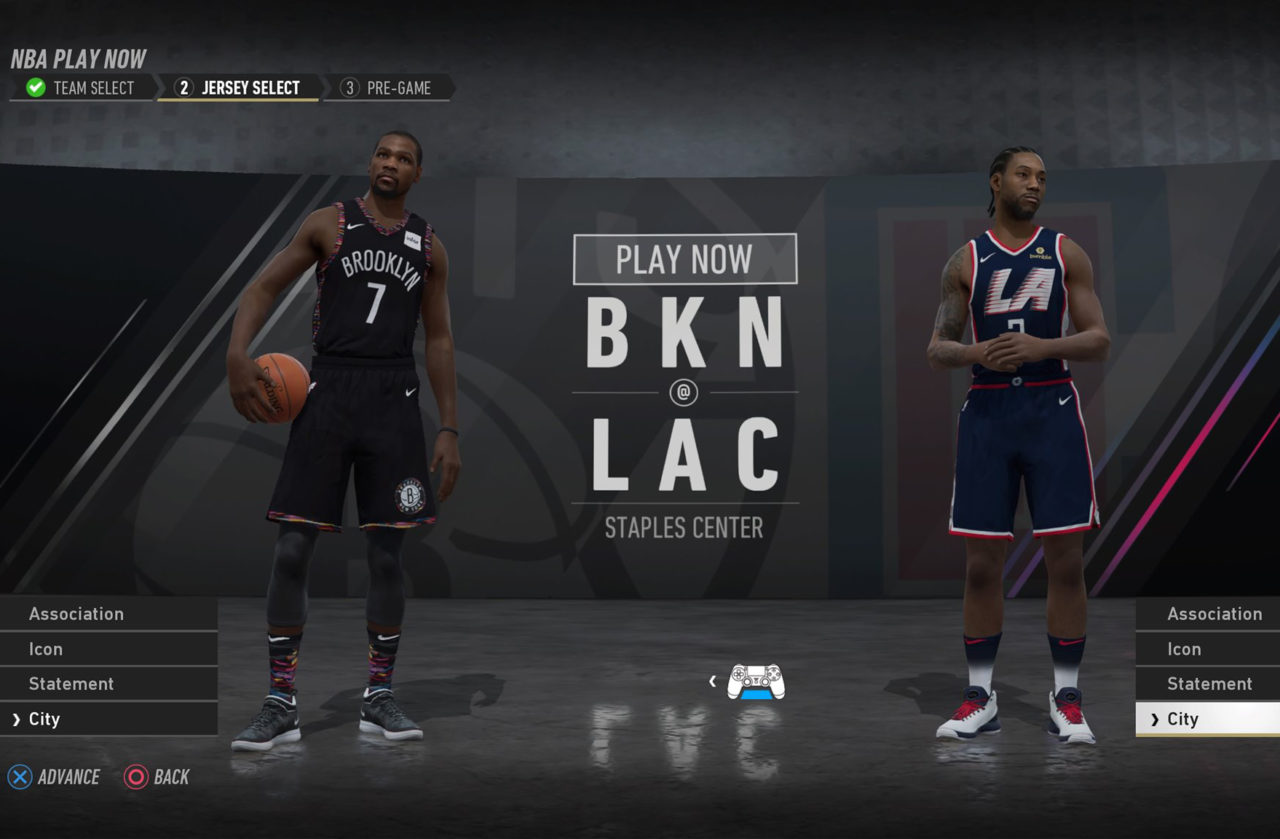Screen dimensions: 1280x839
Task: Pick the Icon jersey for the Clippers
Action: point(1208,649)
